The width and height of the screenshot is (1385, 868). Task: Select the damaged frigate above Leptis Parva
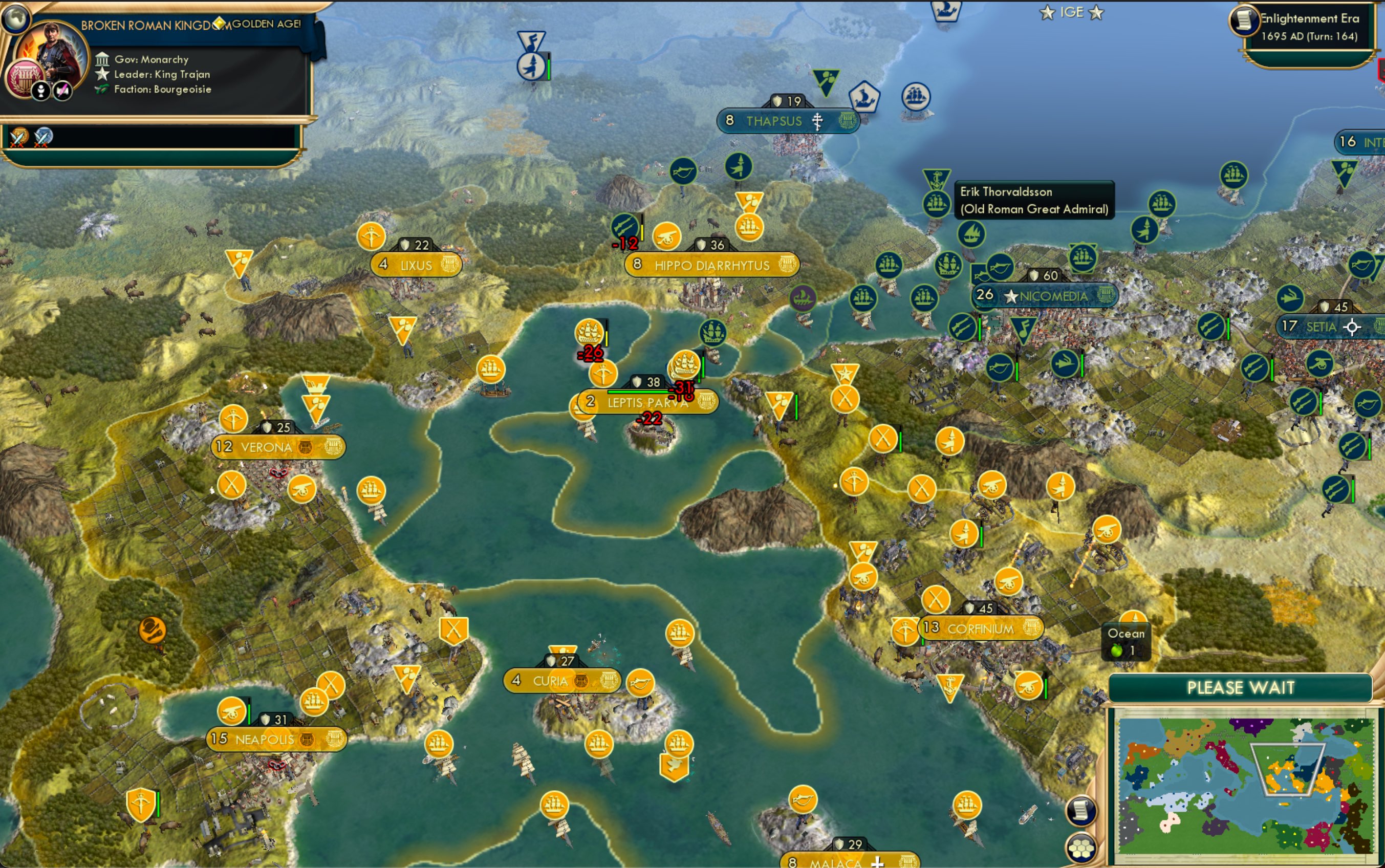click(588, 331)
